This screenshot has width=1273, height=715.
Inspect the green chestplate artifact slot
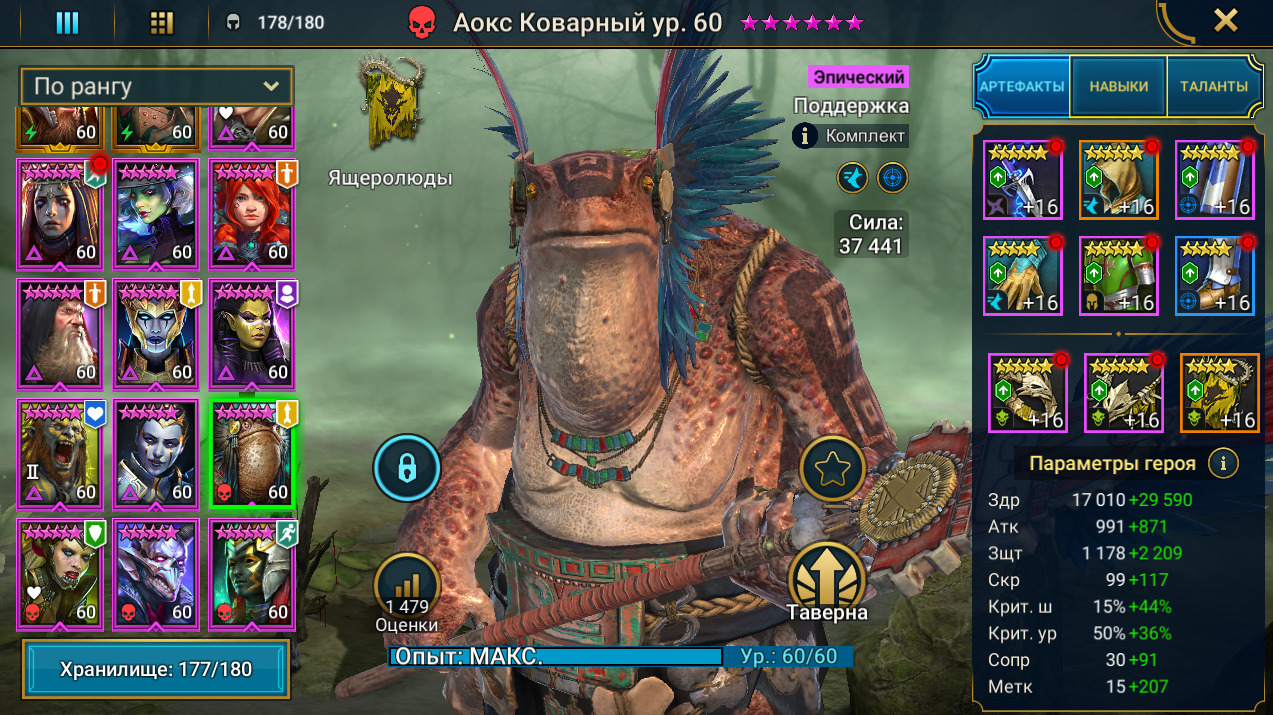pyautogui.click(x=1118, y=276)
